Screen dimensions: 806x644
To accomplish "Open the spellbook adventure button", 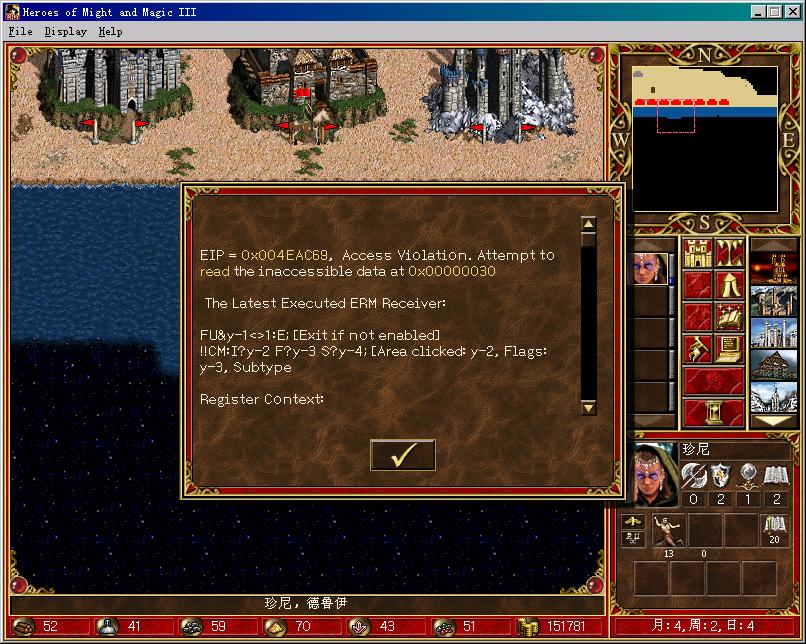I will (x=729, y=317).
